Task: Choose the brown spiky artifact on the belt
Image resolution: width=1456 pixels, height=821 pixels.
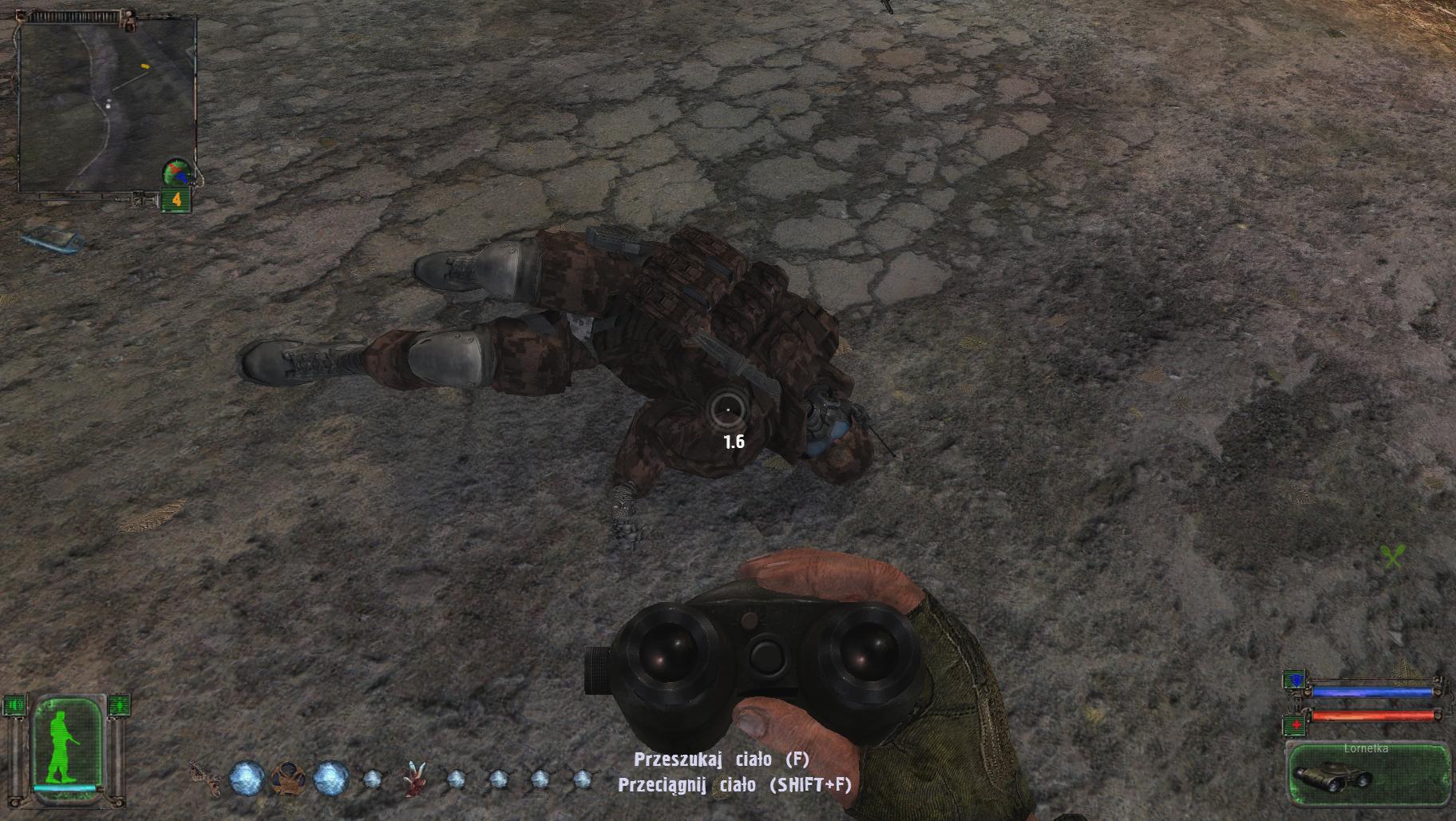Action: point(204,776)
